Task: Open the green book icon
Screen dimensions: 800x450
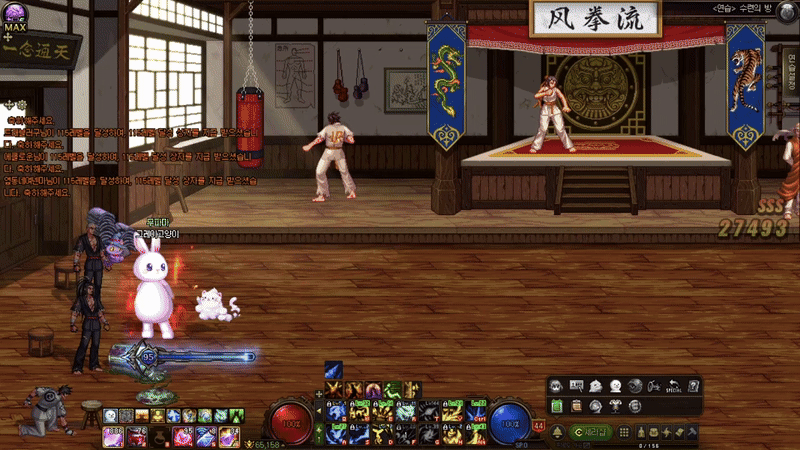Action: pos(556,405)
